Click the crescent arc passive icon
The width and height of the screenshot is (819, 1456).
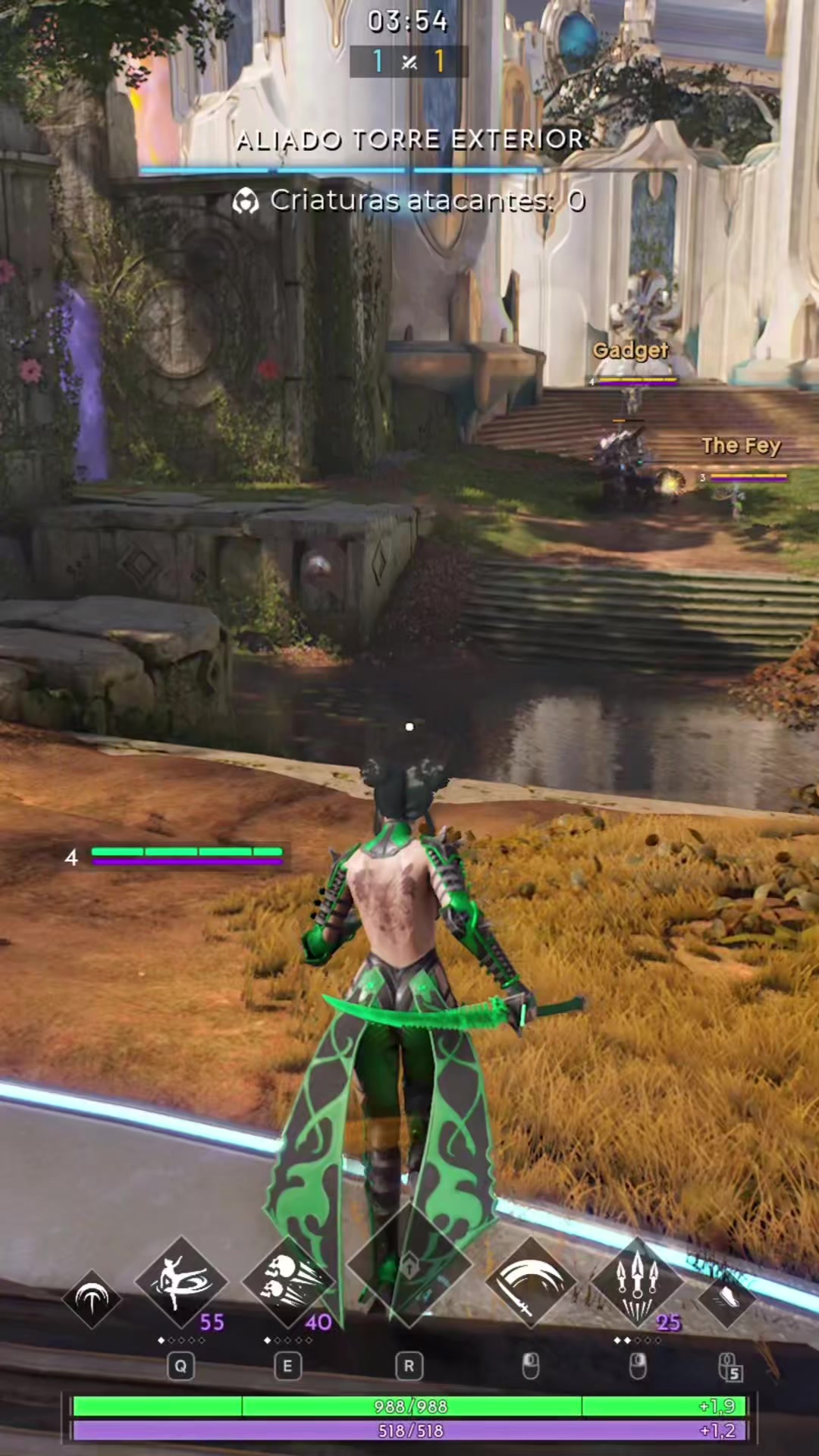coord(92,1298)
